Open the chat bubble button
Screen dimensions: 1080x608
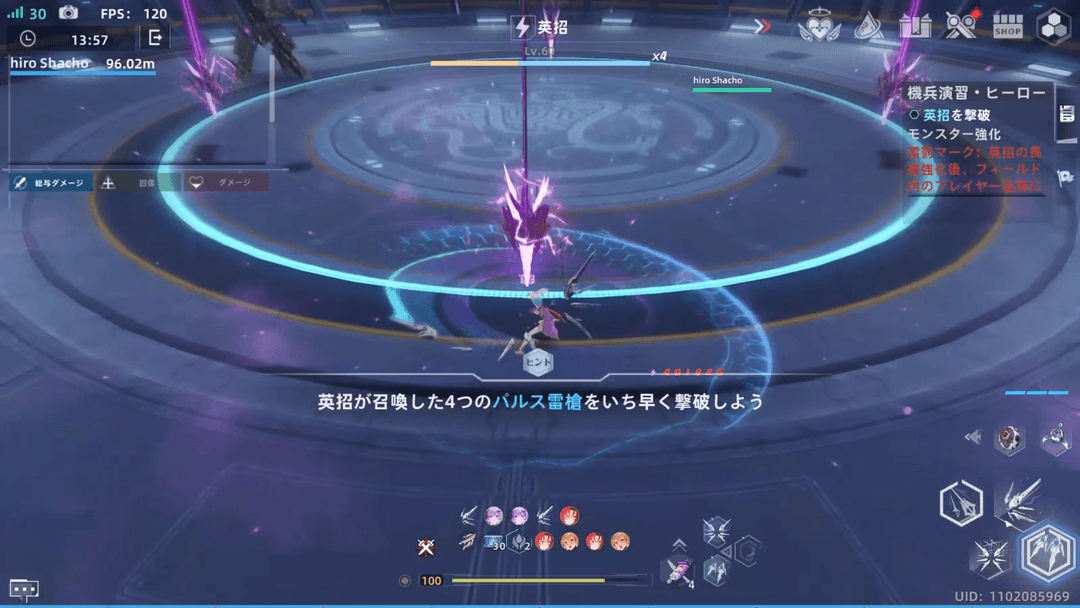[x=24, y=589]
